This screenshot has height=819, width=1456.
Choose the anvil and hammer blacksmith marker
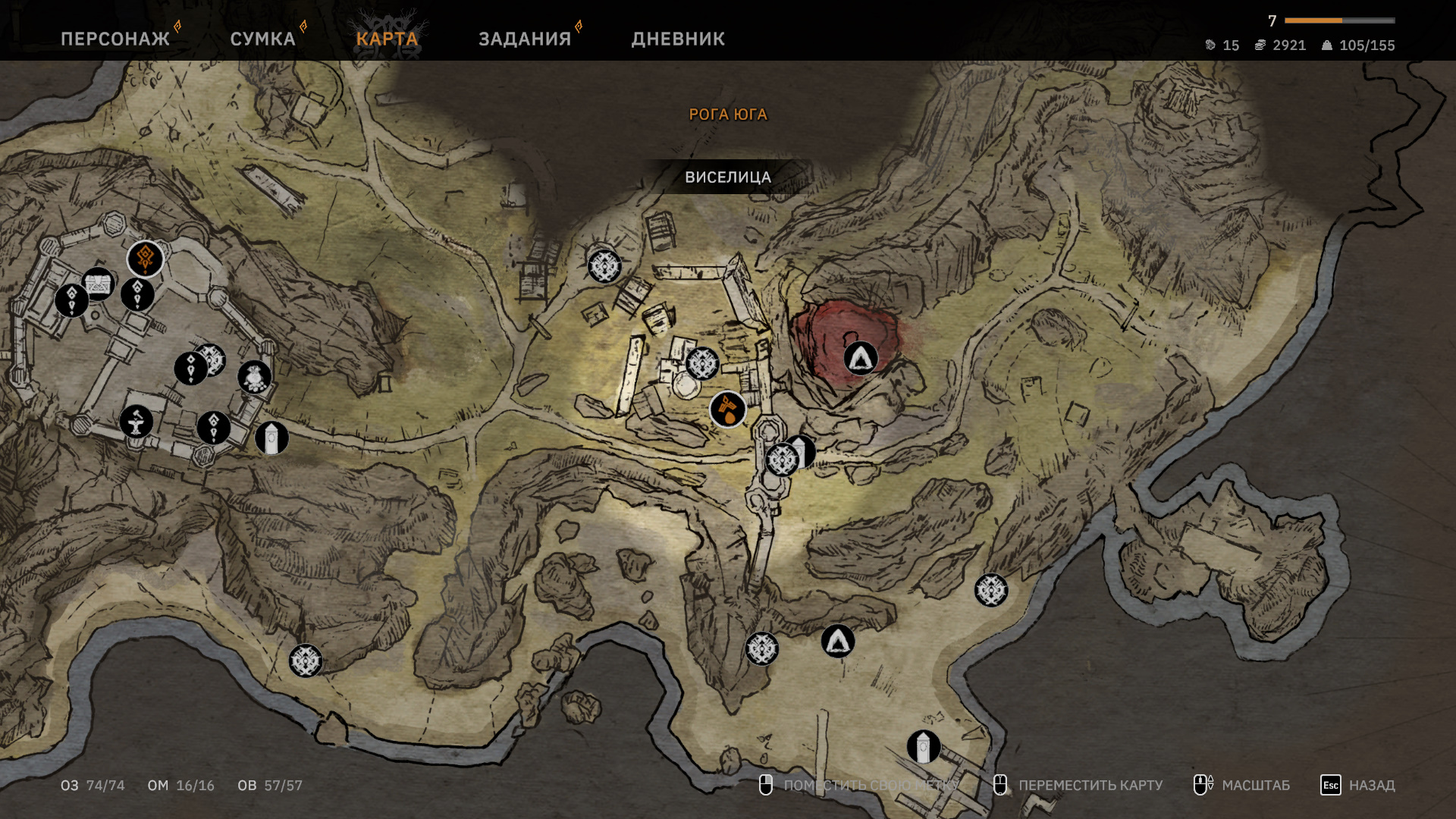pyautogui.click(x=136, y=422)
